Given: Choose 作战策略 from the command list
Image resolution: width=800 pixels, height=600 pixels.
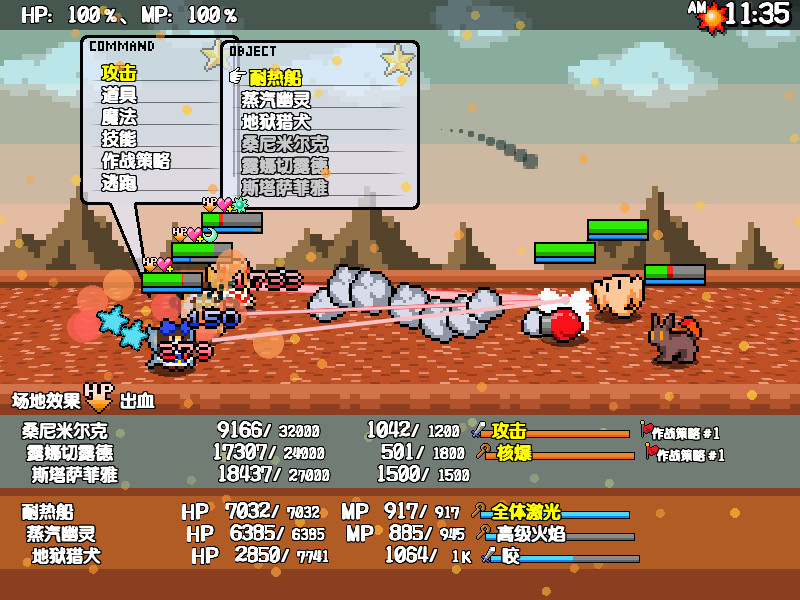Looking at the screenshot, I should point(136,161).
